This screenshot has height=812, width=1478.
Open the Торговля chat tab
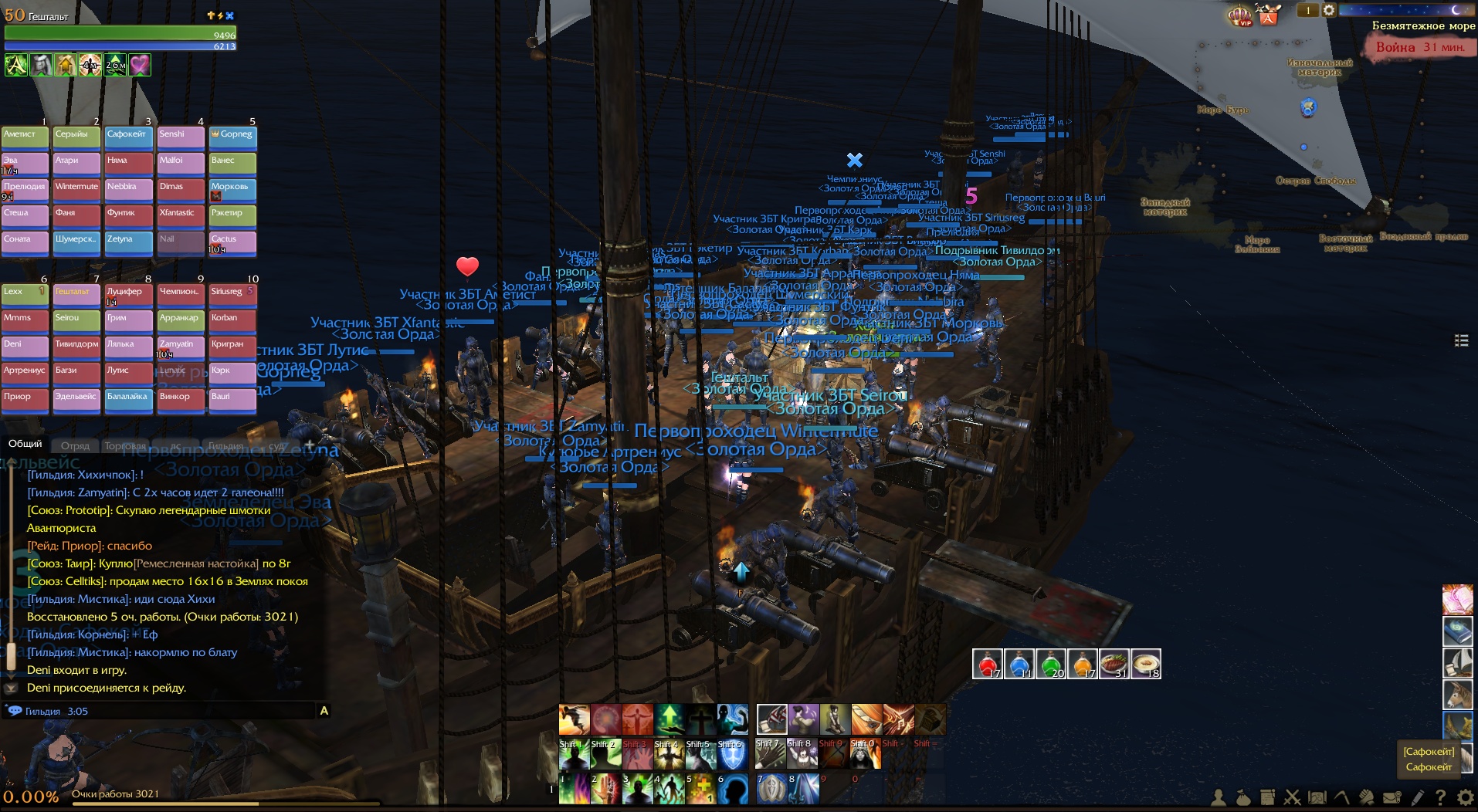(125, 445)
